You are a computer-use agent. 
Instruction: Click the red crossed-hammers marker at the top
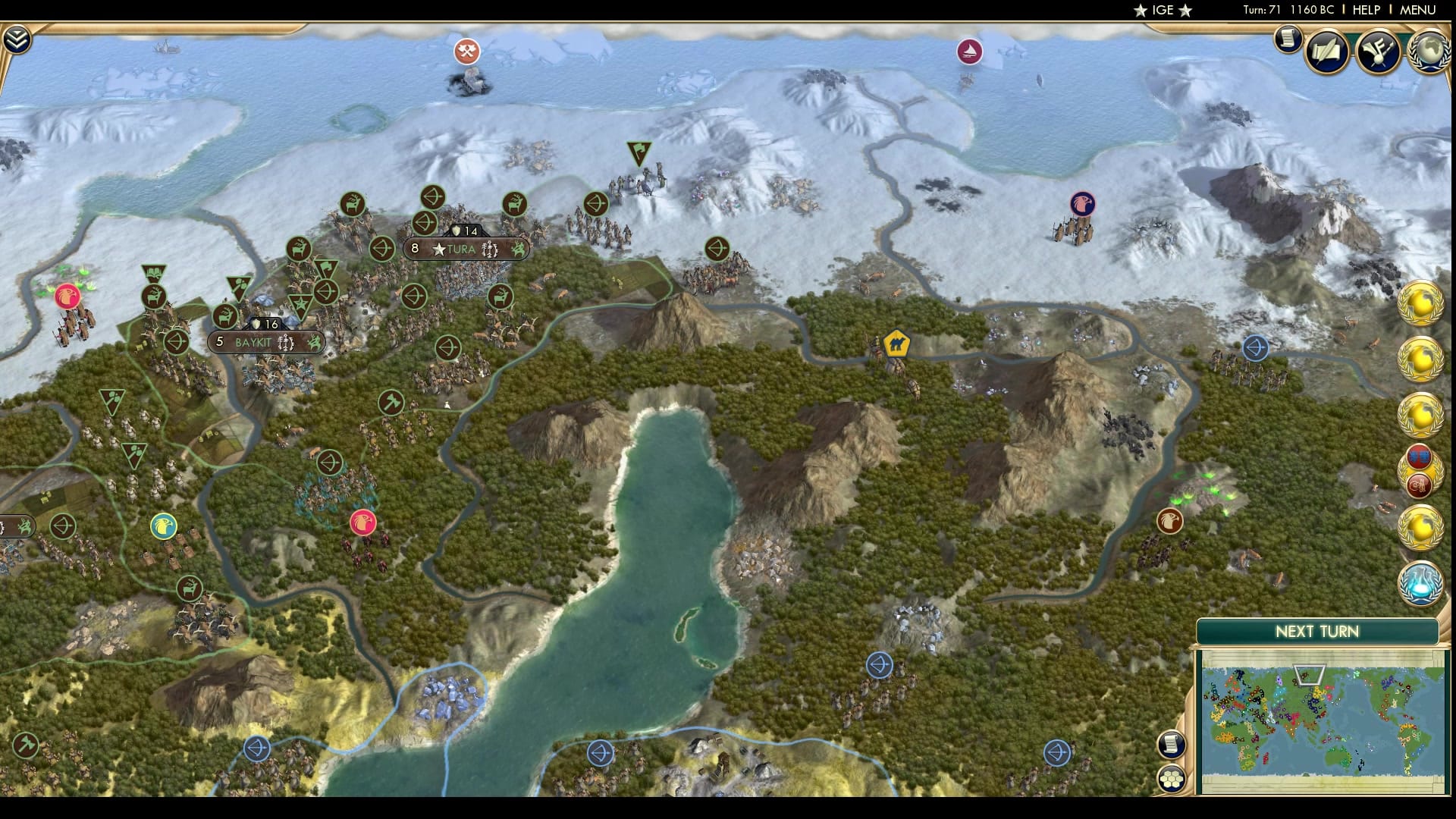467,52
